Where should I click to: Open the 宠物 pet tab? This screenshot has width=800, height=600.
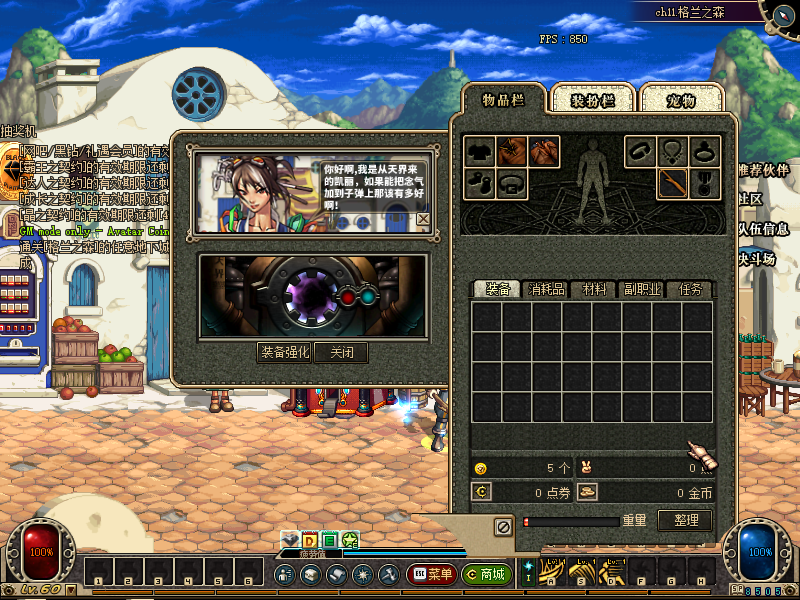(681, 99)
